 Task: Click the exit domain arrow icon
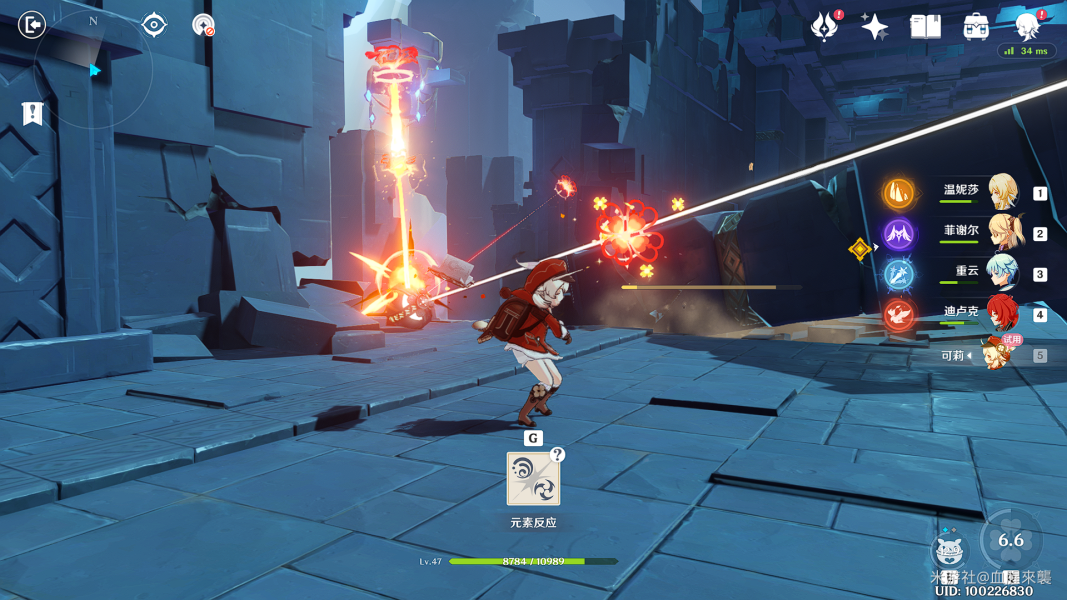tap(32, 24)
